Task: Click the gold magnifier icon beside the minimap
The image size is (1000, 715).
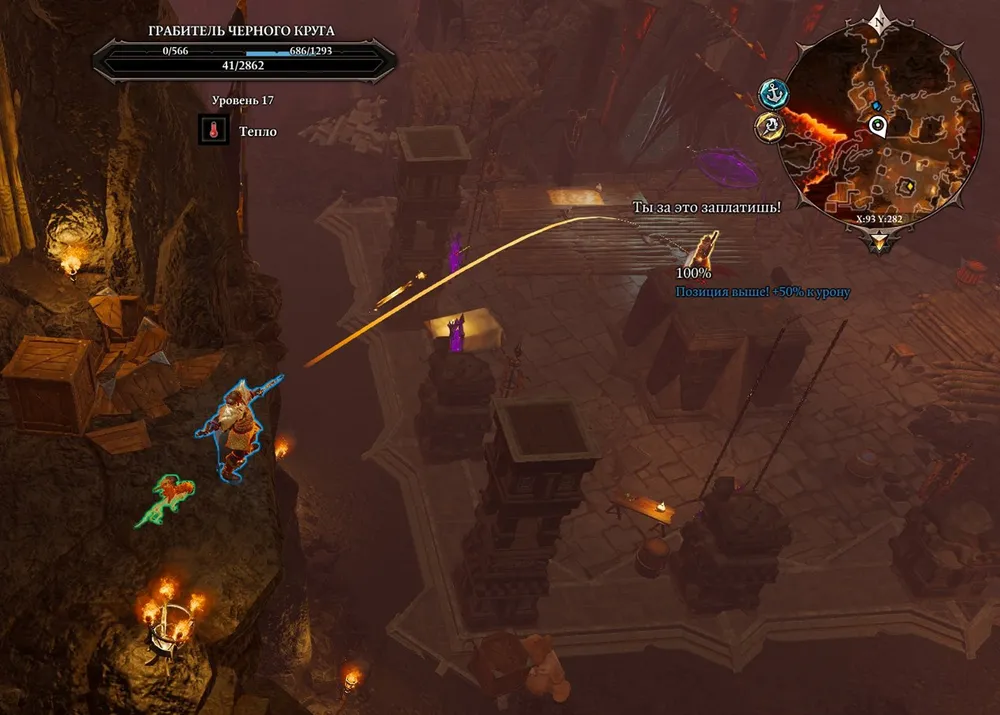Action: (x=769, y=127)
